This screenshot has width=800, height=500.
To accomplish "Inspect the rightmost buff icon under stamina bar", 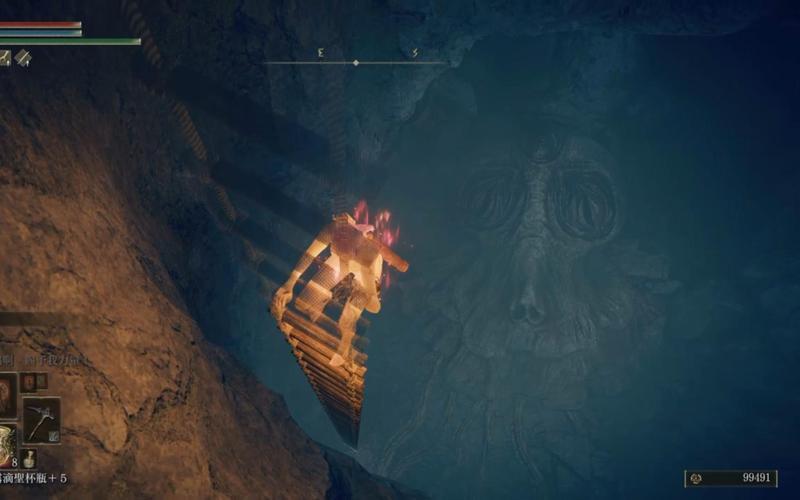I will [23, 58].
